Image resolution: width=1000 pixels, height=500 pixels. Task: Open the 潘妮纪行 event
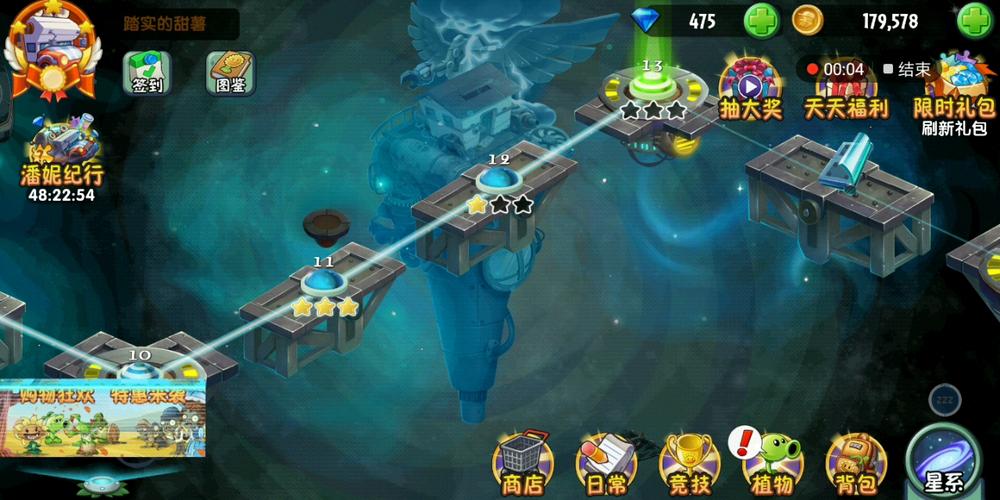pyautogui.click(x=62, y=158)
